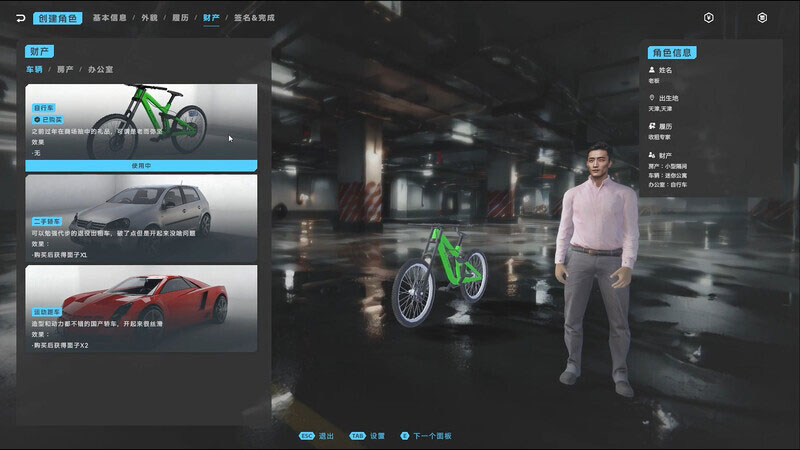The width and height of the screenshot is (800, 450).
Task: Switch to the 基本信息 step
Action: coord(109,18)
